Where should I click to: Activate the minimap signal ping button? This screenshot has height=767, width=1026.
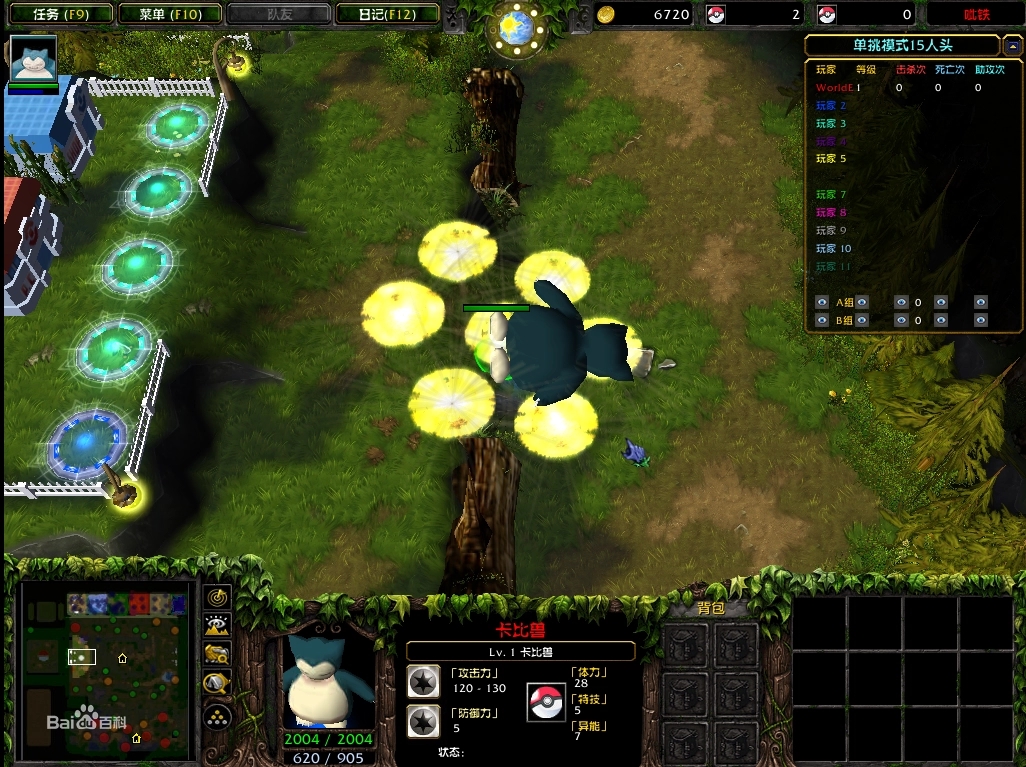[217, 597]
